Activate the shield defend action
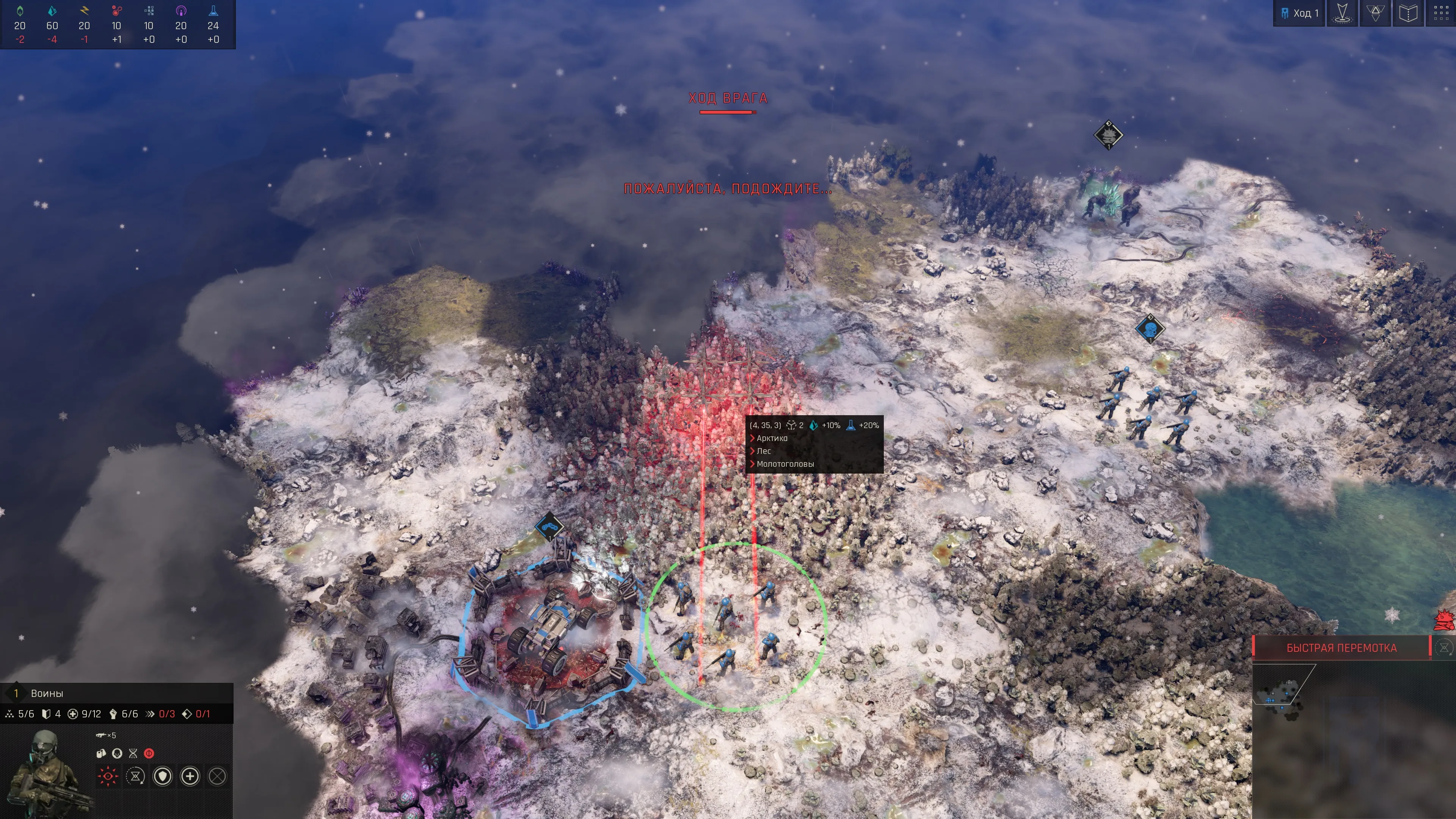Viewport: 1456px width, 819px height. point(163,776)
